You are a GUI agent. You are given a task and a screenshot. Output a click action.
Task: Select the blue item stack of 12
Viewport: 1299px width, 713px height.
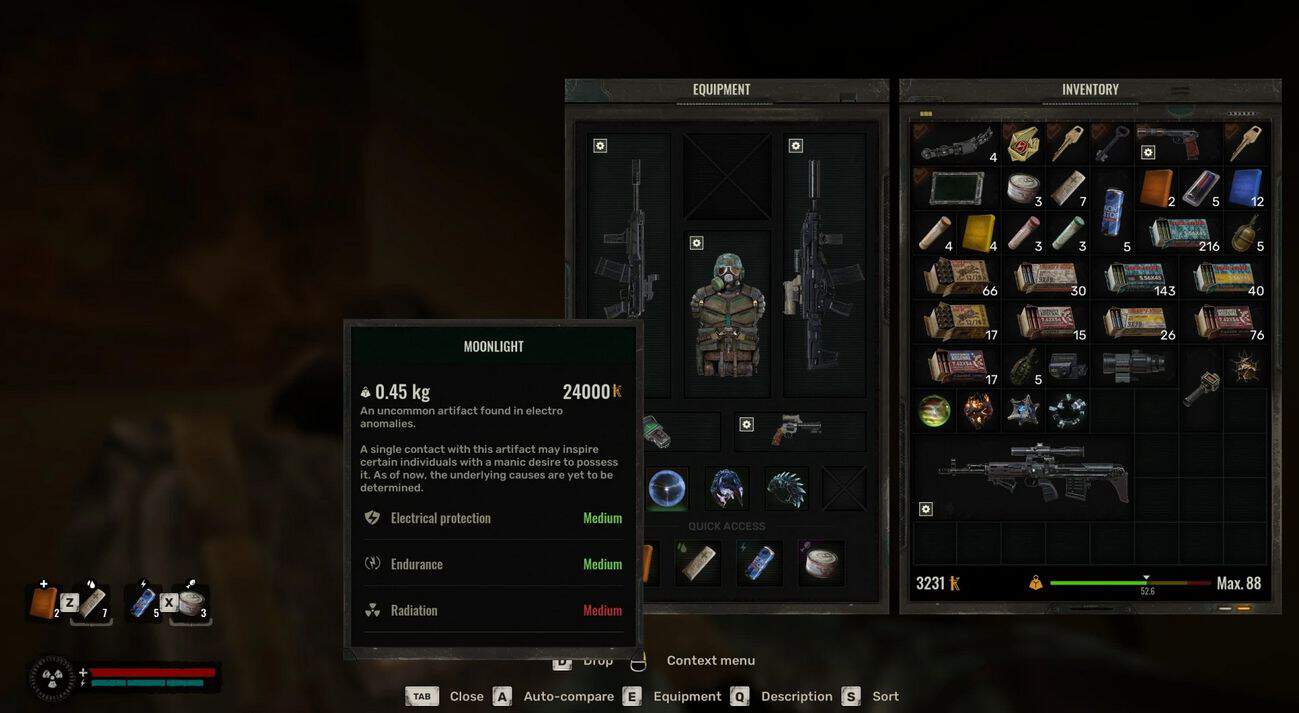[x=1244, y=187]
